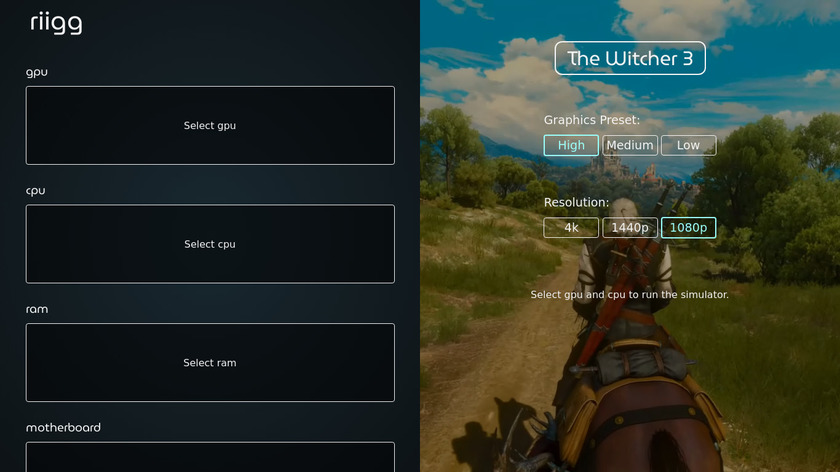Screen dimensions: 840x472
Task: Pick the 1440p resolution
Action: point(630,228)
